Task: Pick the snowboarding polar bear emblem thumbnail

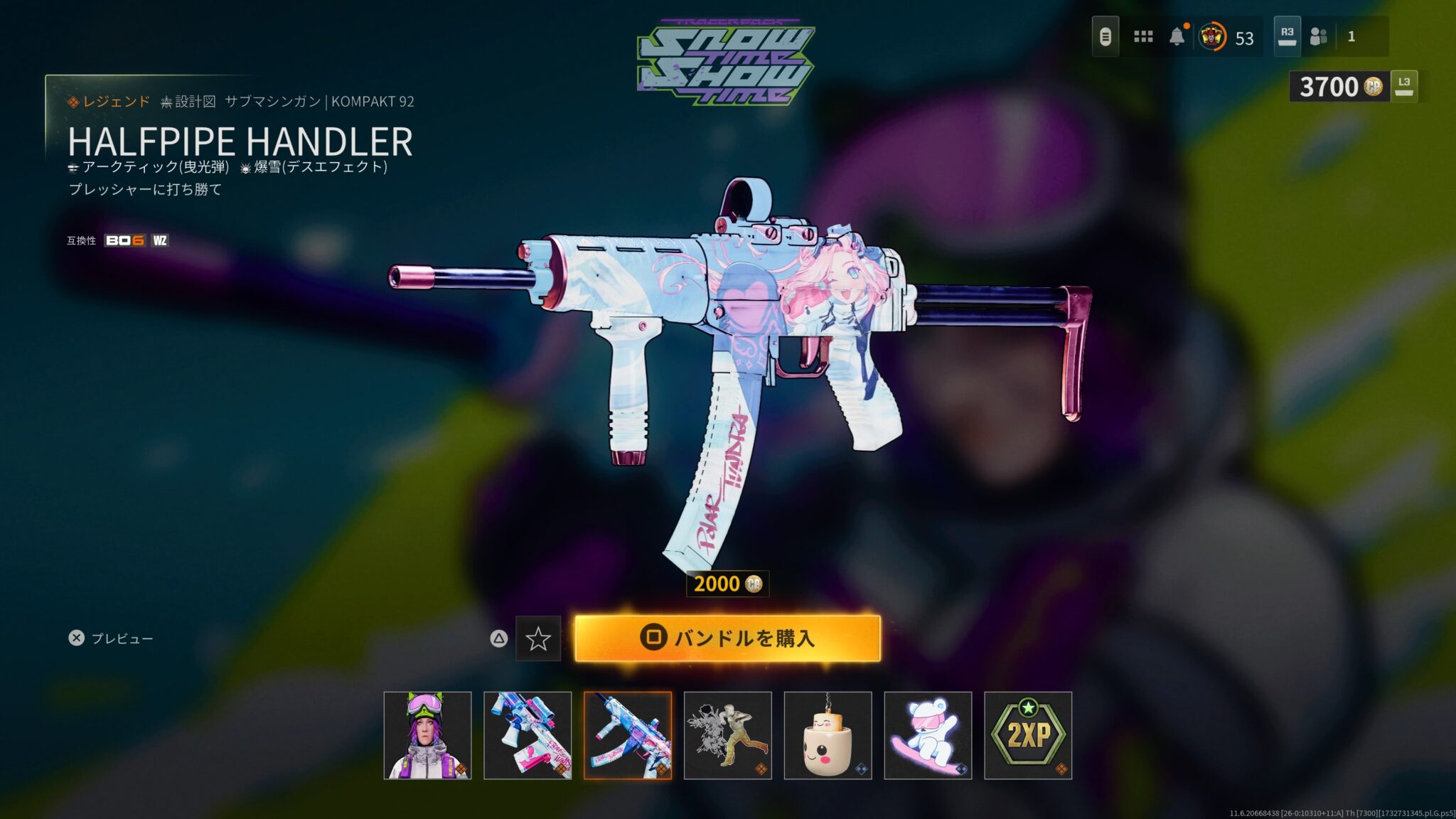Action: [x=928, y=735]
